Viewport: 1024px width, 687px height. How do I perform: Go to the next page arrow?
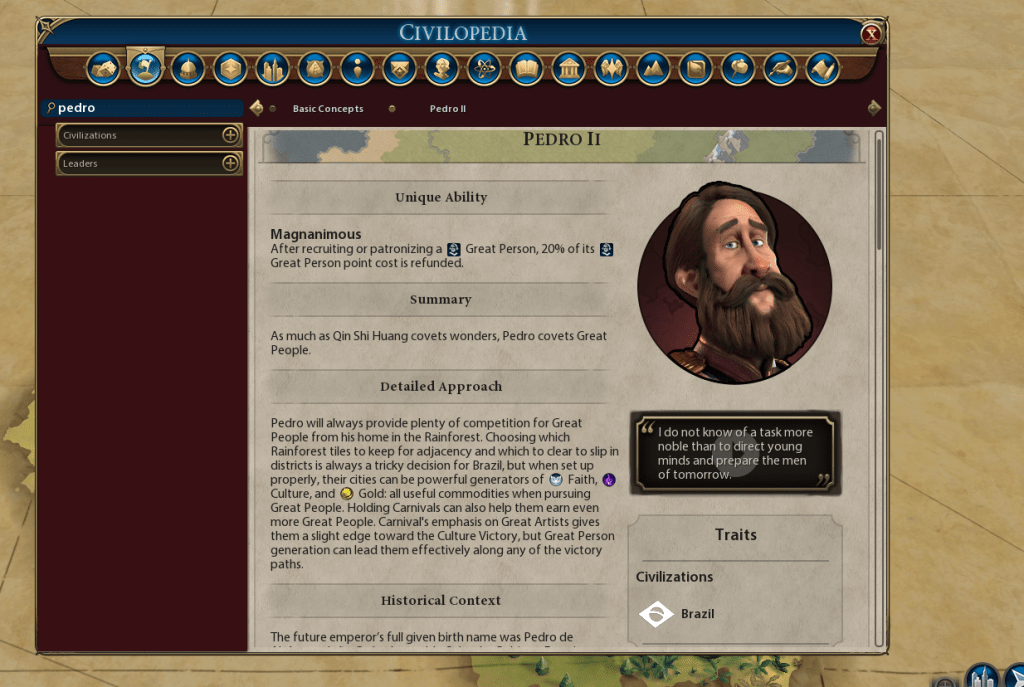tap(874, 108)
